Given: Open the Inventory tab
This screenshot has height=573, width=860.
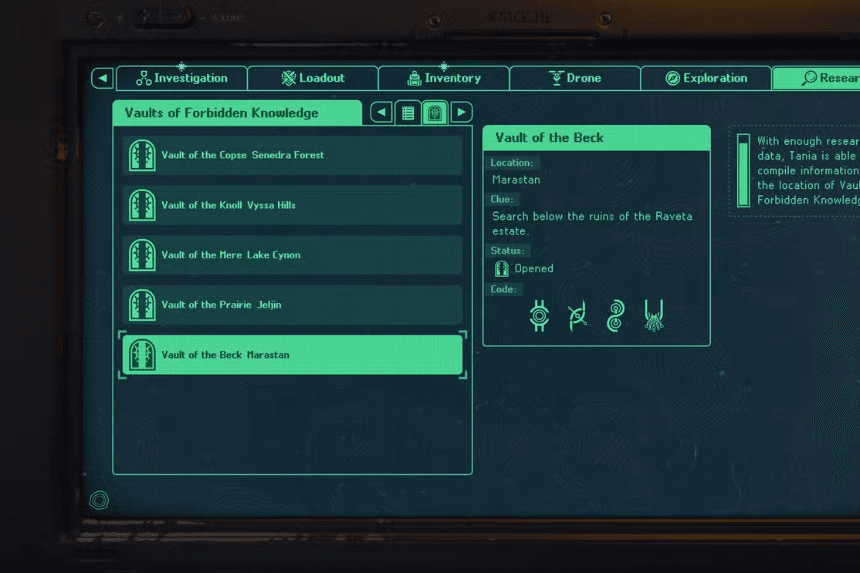Looking at the screenshot, I should 444,78.
